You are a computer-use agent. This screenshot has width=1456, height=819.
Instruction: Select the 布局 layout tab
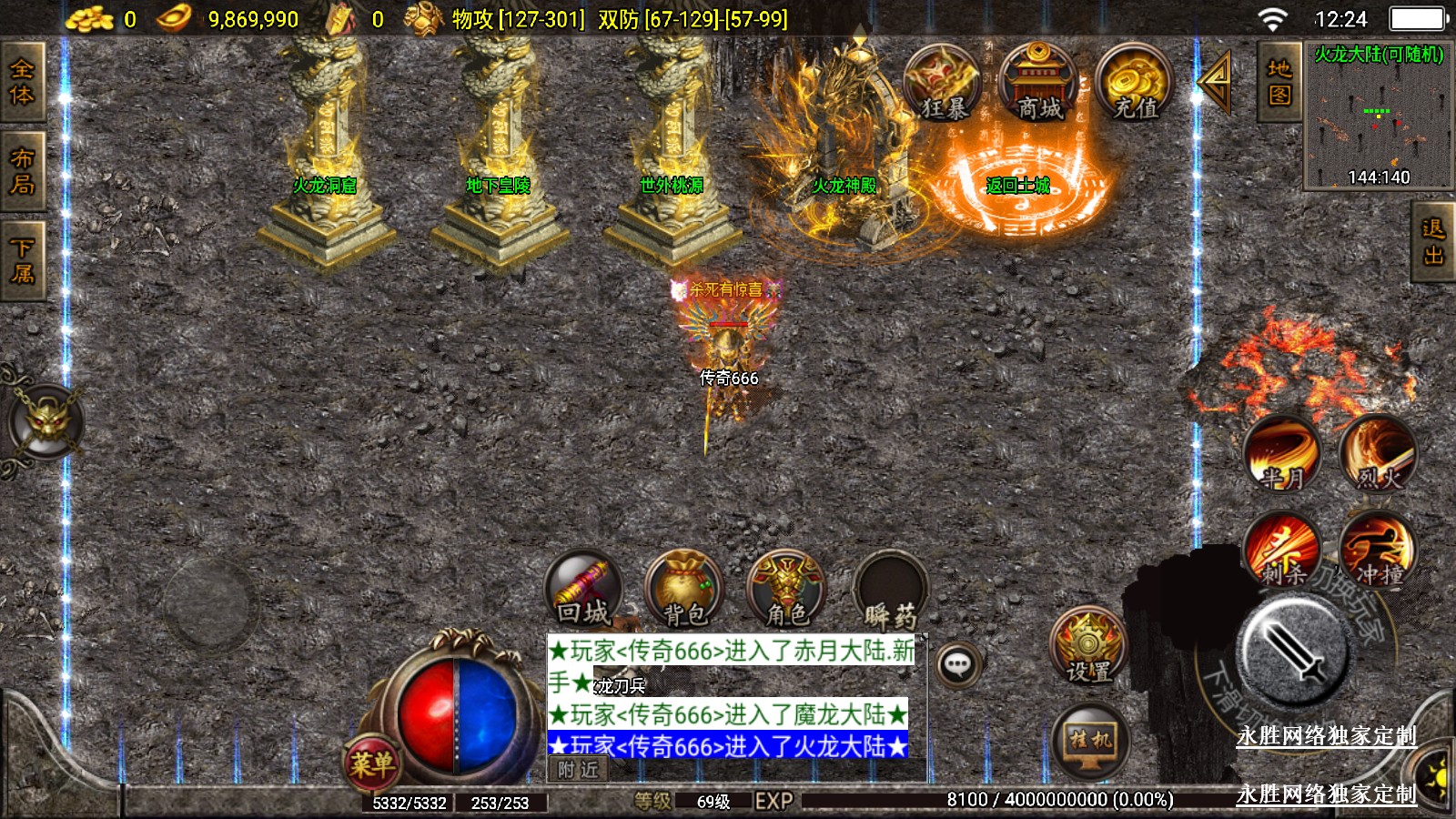22,172
